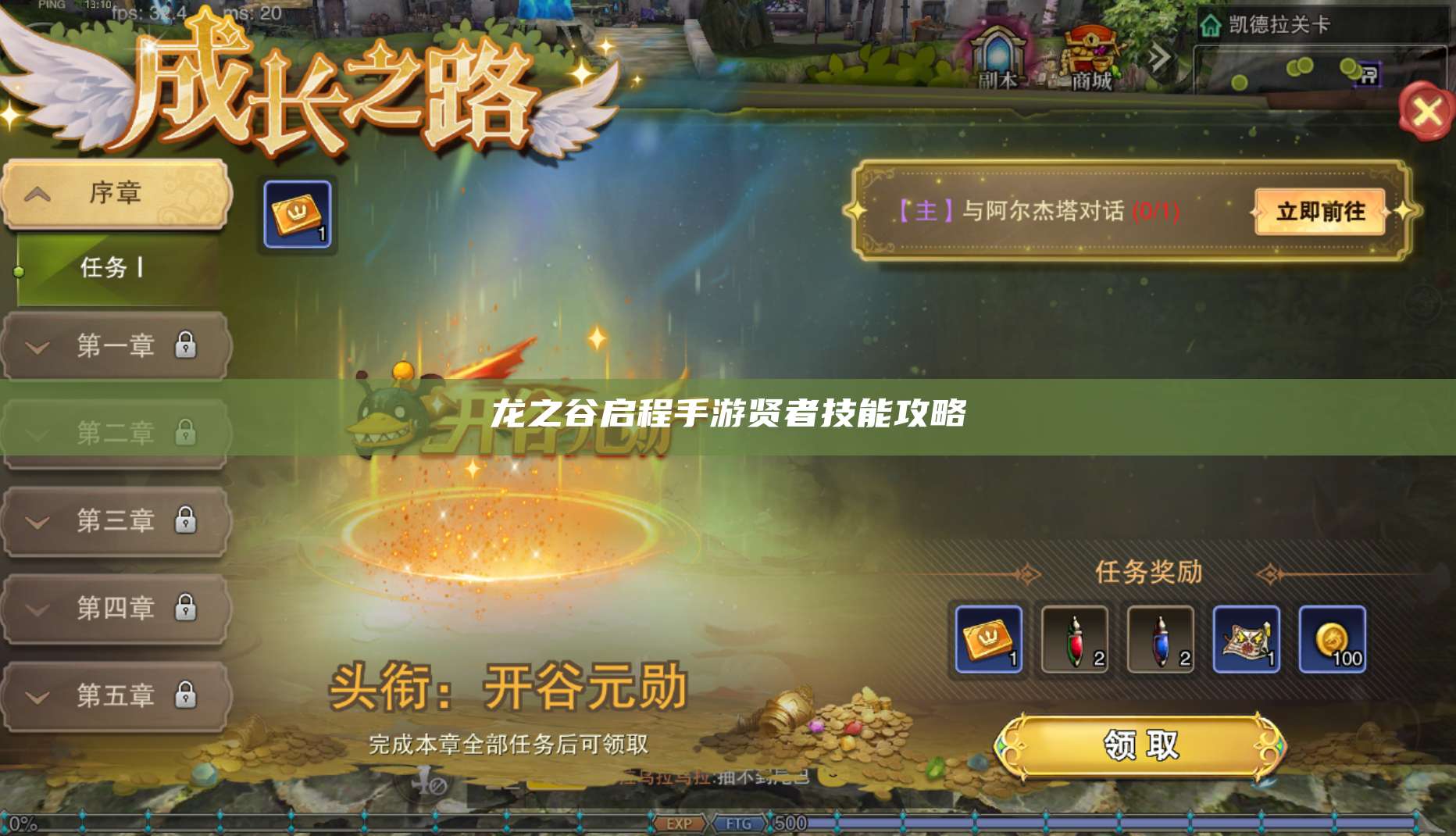This screenshot has height=836, width=1456.
Task: Click the EXP progress bar at bottom
Action: (680, 823)
